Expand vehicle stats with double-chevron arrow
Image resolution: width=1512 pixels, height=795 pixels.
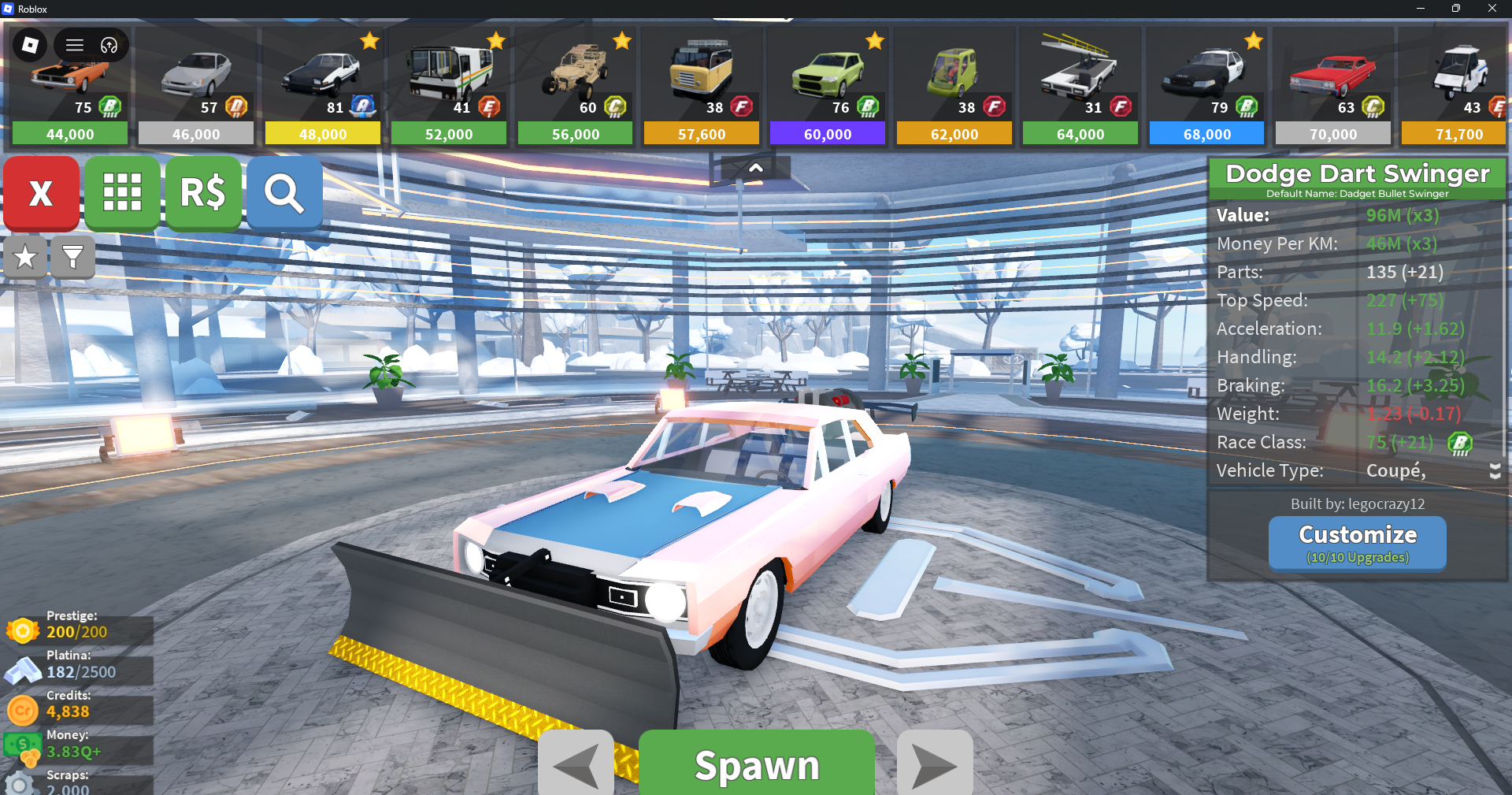pyautogui.click(x=1495, y=471)
